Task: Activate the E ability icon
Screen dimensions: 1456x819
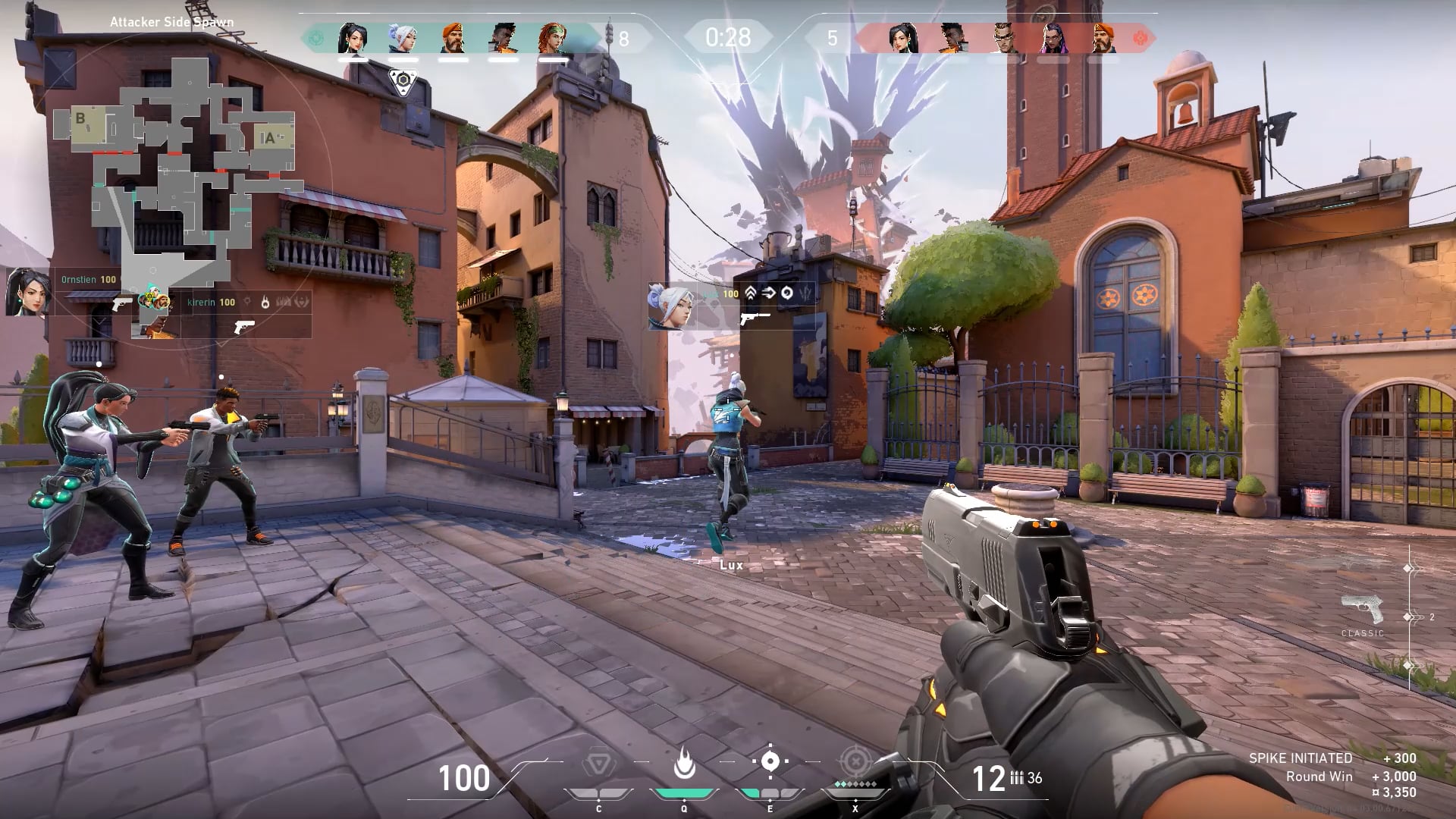Action: click(x=770, y=761)
